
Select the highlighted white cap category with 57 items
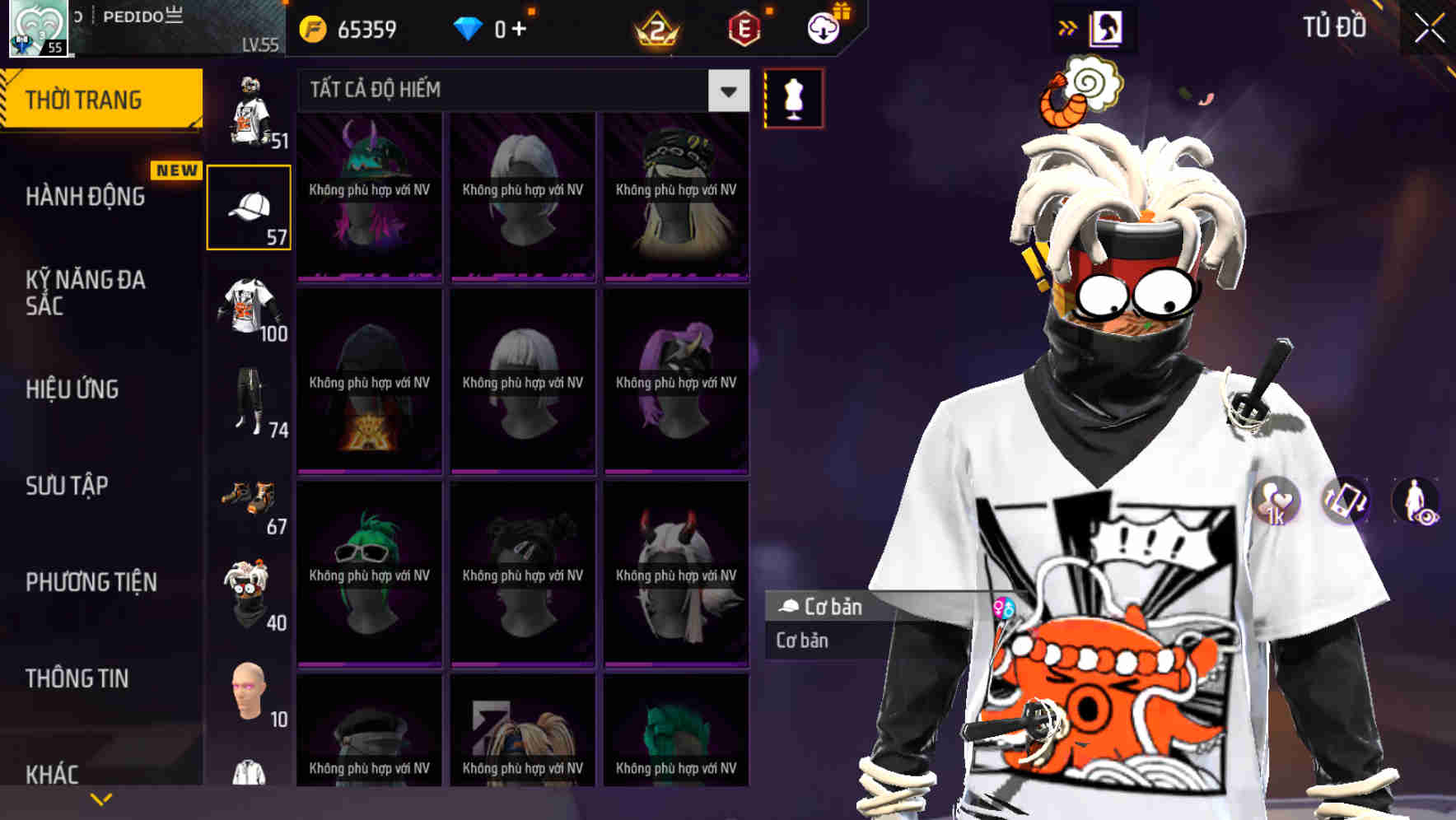(x=249, y=206)
